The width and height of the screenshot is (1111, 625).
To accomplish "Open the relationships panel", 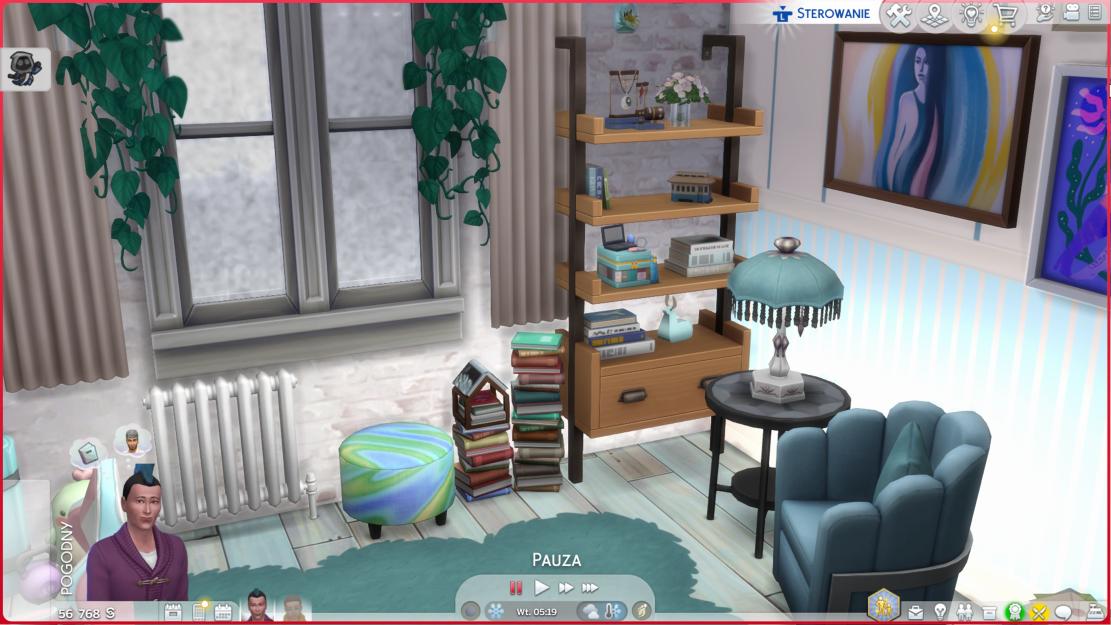I will coord(965,612).
